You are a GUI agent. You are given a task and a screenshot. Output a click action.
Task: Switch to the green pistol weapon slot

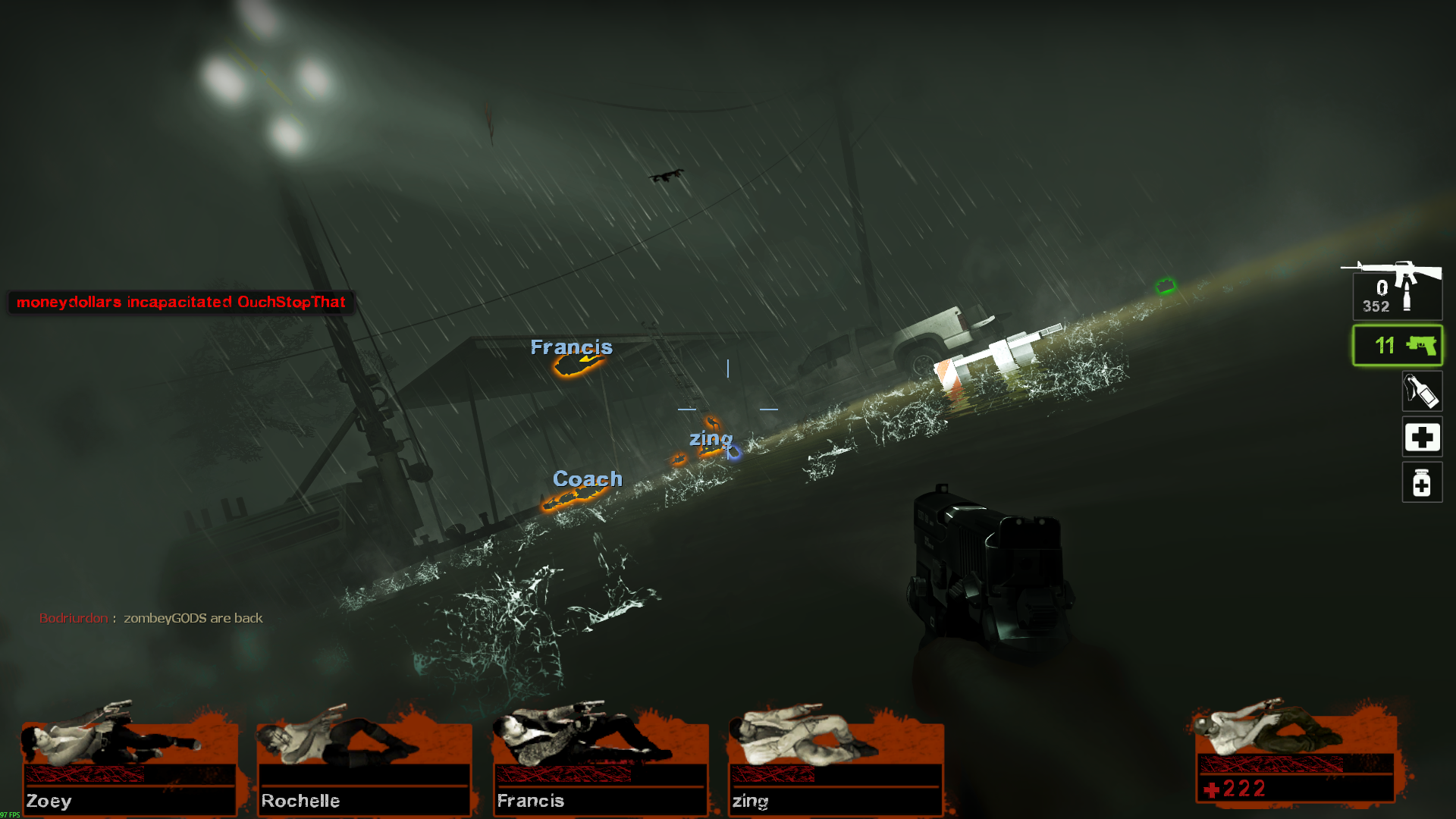(x=1397, y=346)
